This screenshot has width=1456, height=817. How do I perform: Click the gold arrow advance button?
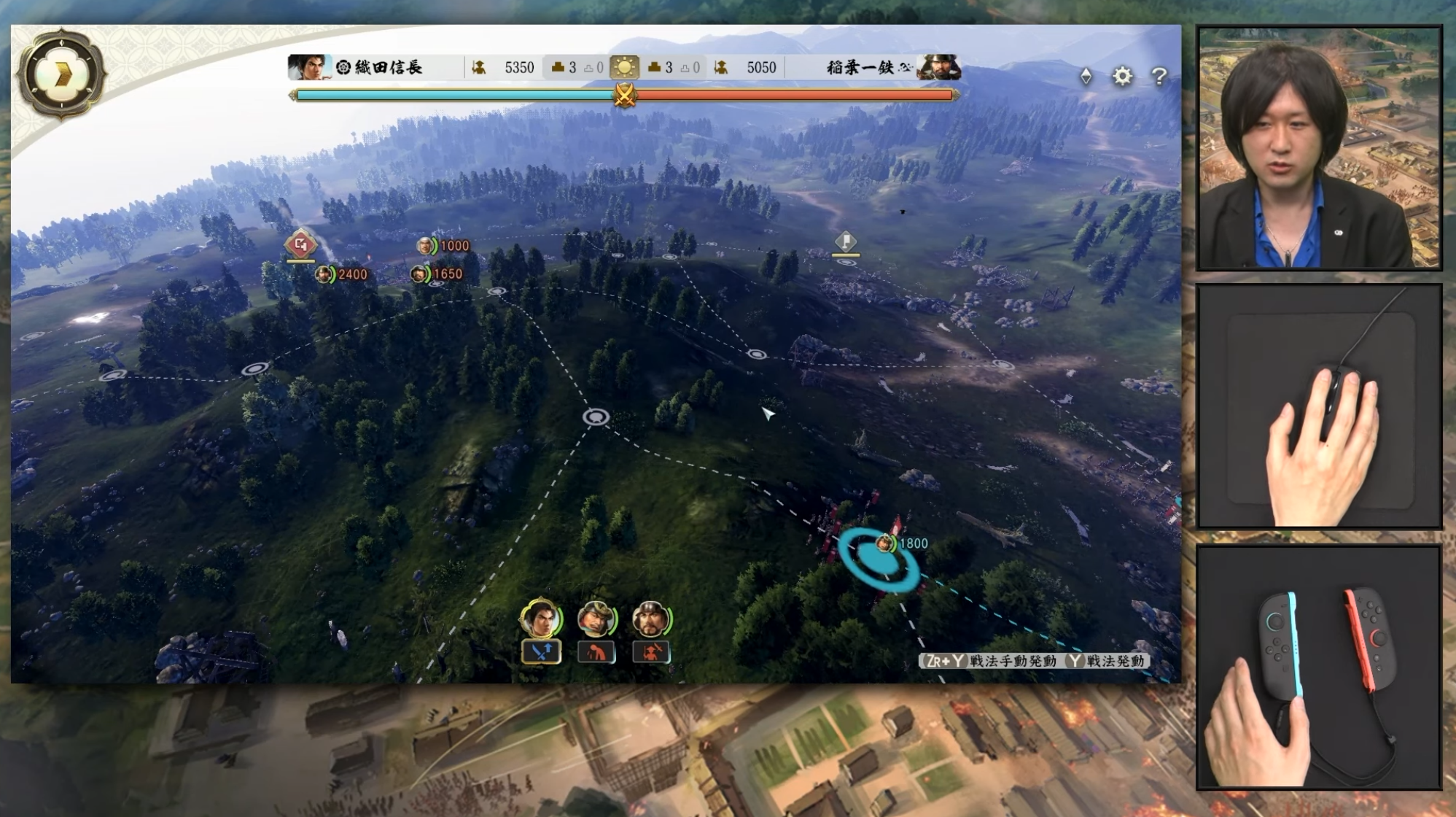click(x=62, y=73)
